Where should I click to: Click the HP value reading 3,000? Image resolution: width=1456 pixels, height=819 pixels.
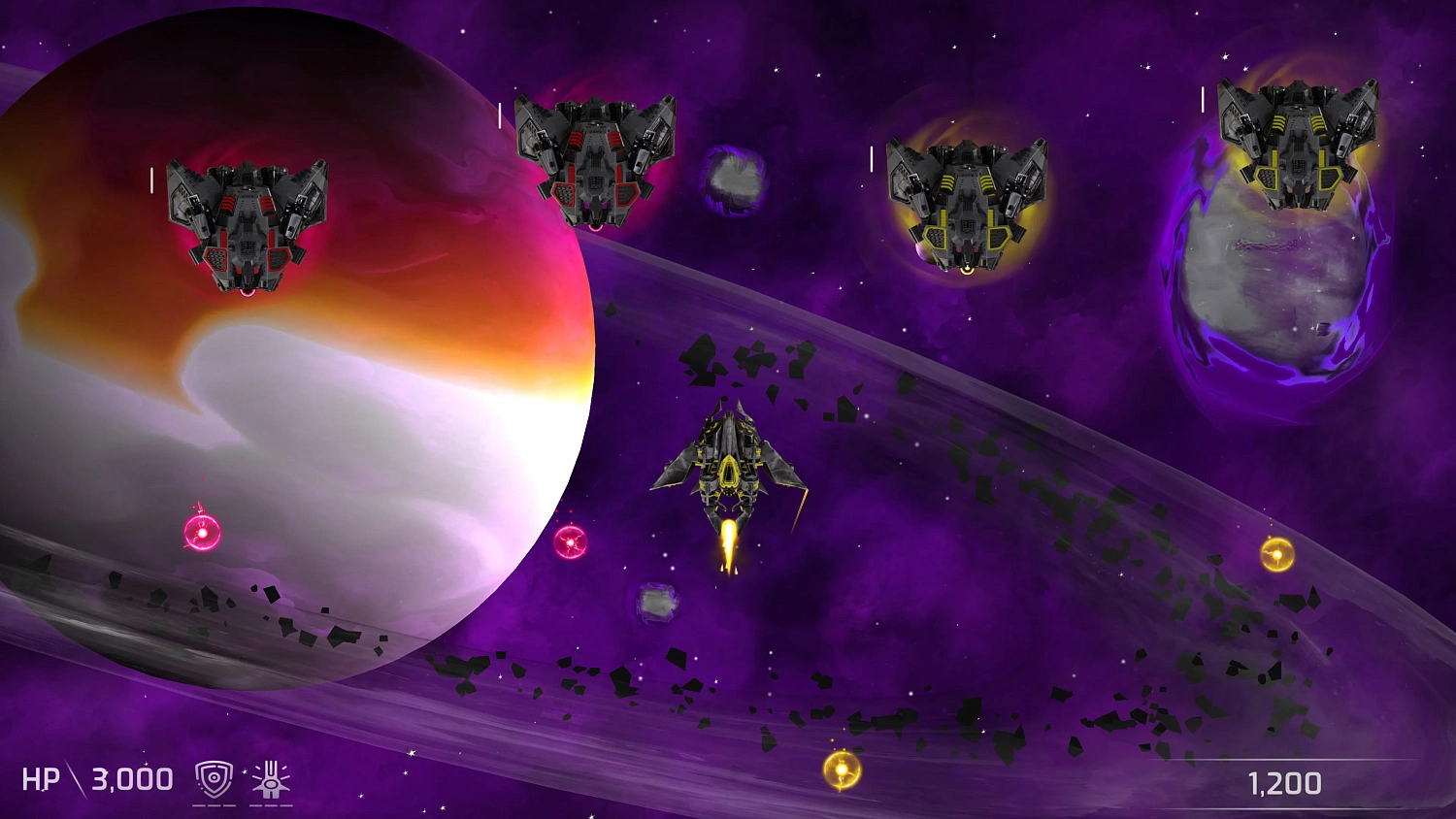pos(129,778)
